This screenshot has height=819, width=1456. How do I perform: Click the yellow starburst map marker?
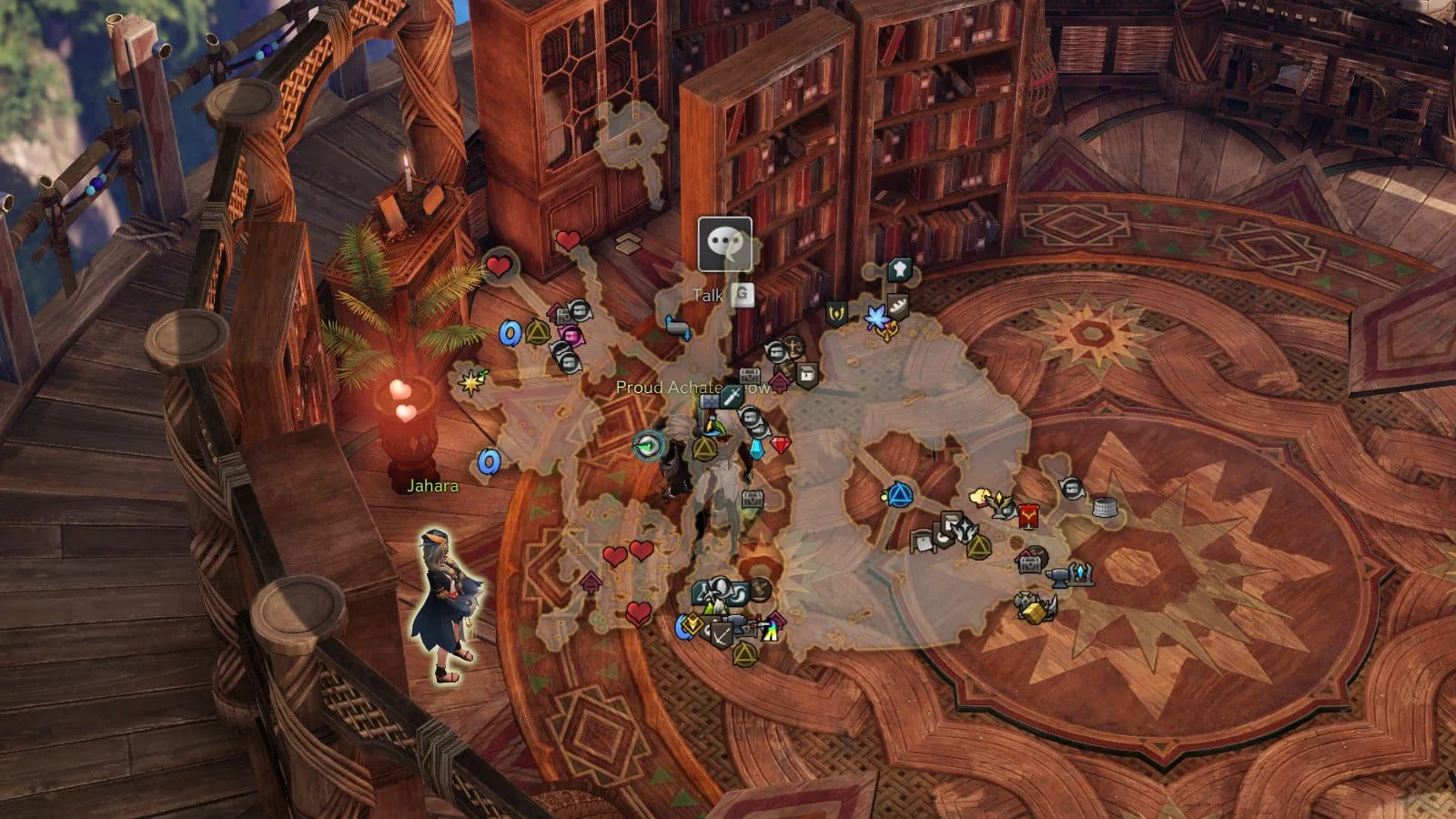coord(470,382)
